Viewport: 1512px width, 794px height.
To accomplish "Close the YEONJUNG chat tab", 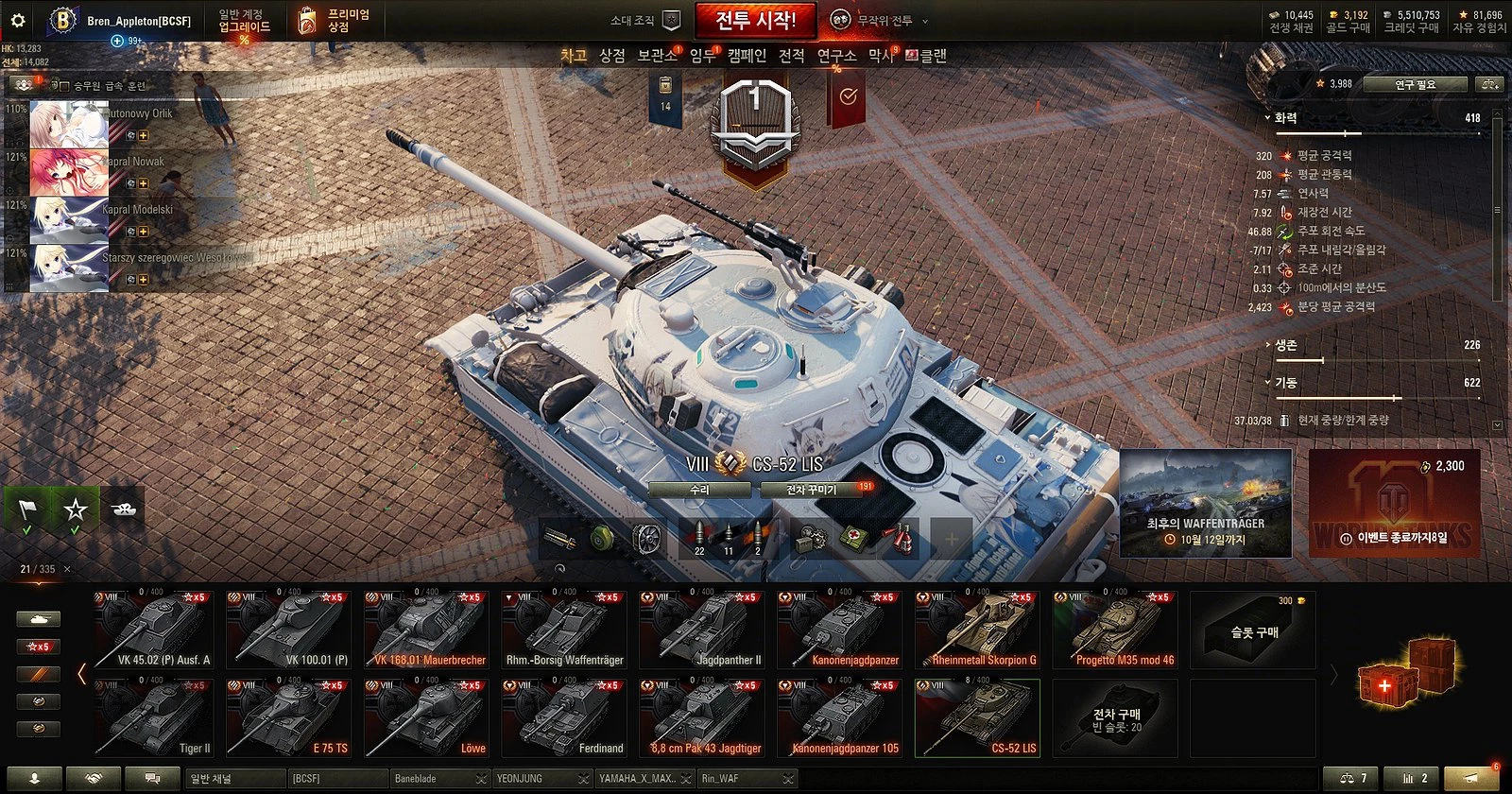I will [583, 778].
